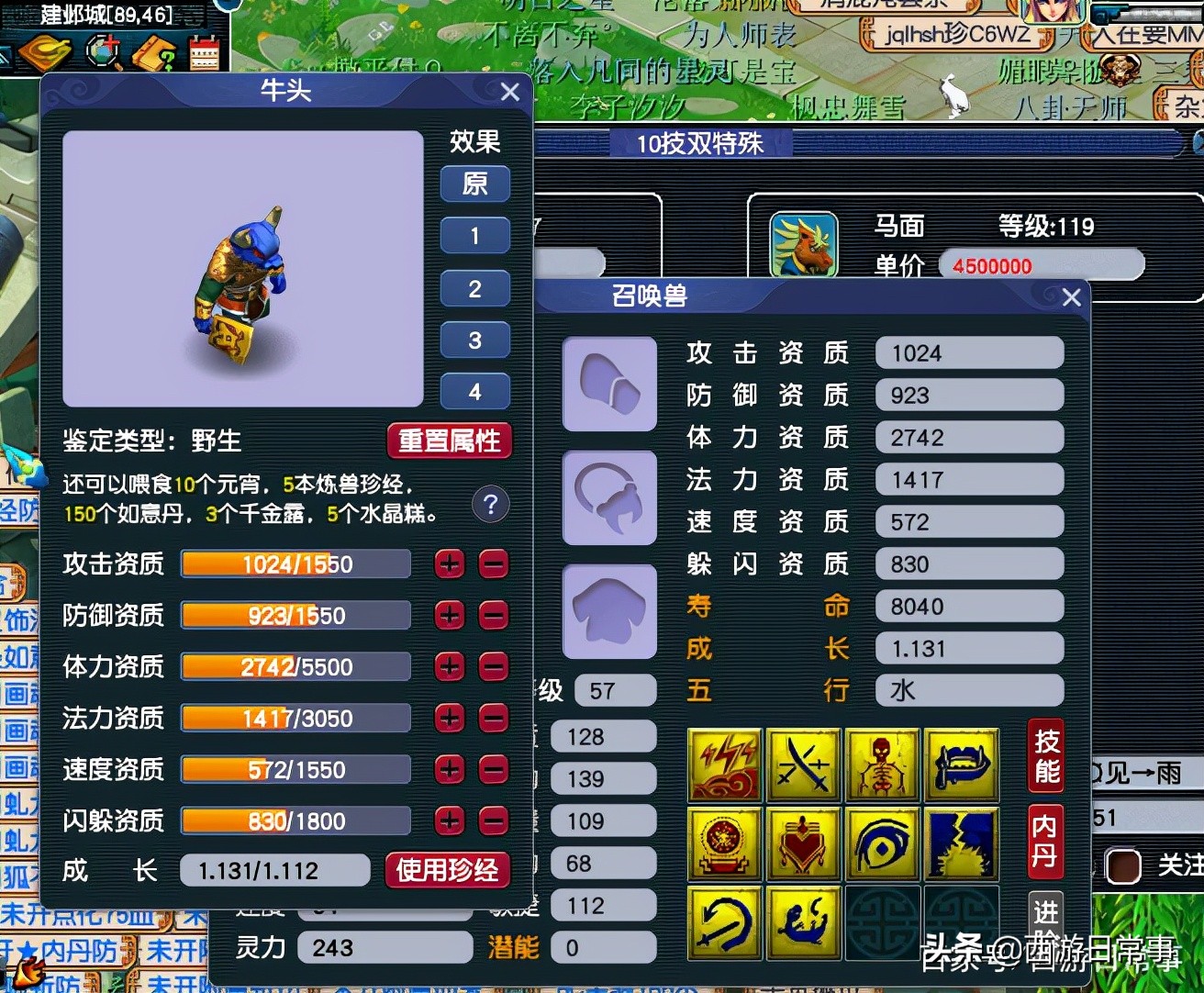Click the 4500000 price field
The width and height of the screenshot is (1204, 993).
pyautogui.click(x=1042, y=266)
